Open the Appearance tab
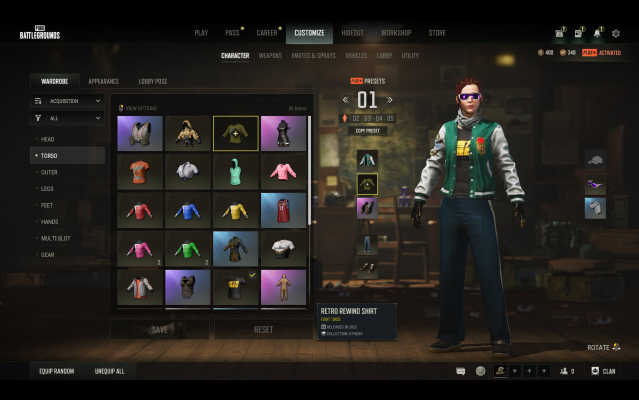The width and height of the screenshot is (639, 400). [x=103, y=81]
